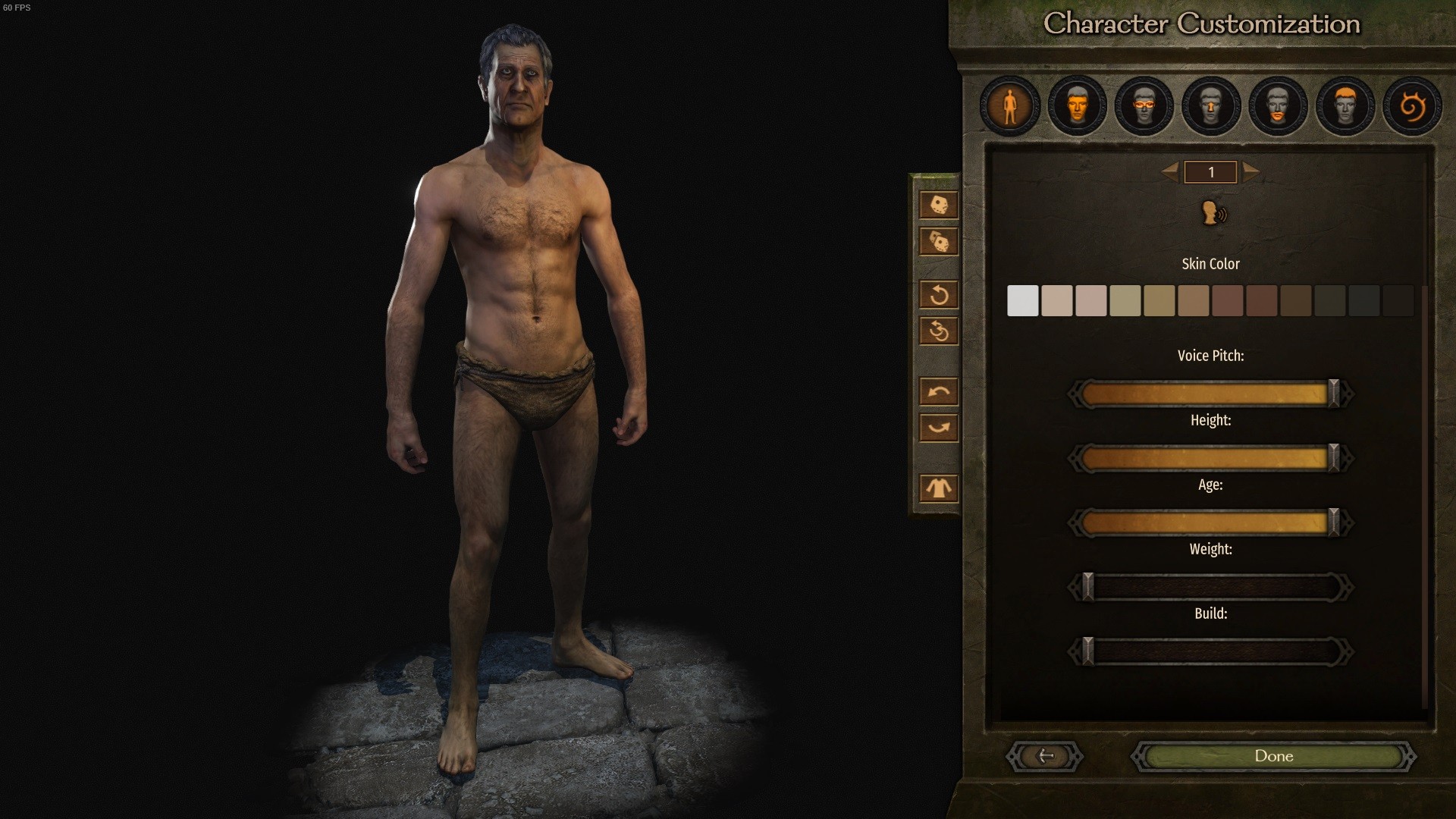Randomize with the single die button
This screenshot has width=1456, height=819.
939,205
